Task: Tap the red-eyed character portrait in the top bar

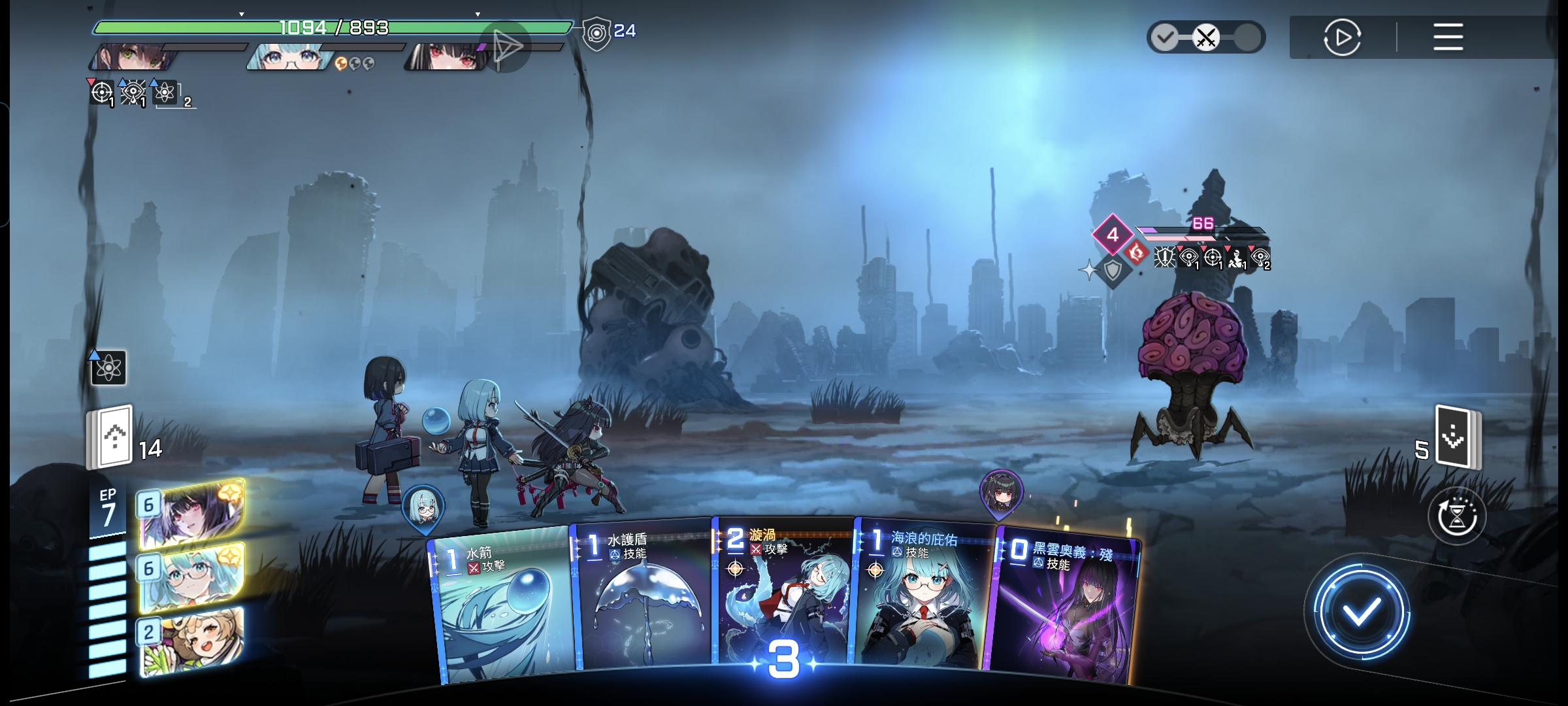Action: [x=448, y=57]
